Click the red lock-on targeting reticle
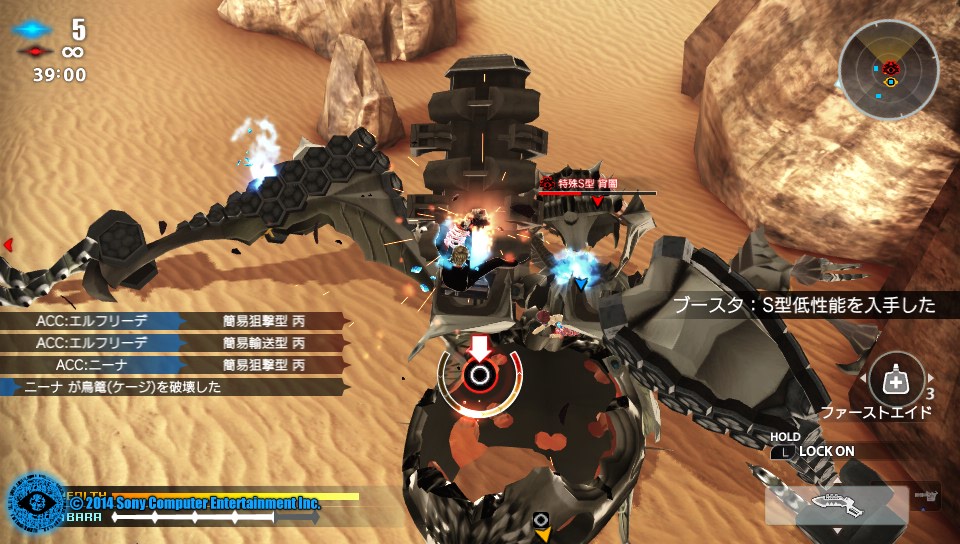Viewport: 960px width, 544px height. [480, 376]
